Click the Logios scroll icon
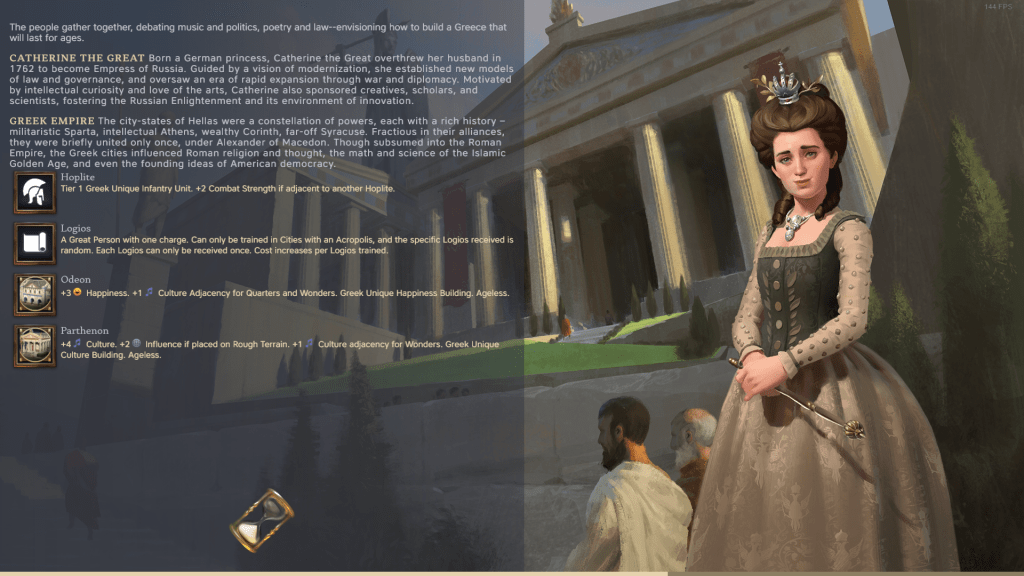Screen dimensions: 1024x576 coord(35,243)
